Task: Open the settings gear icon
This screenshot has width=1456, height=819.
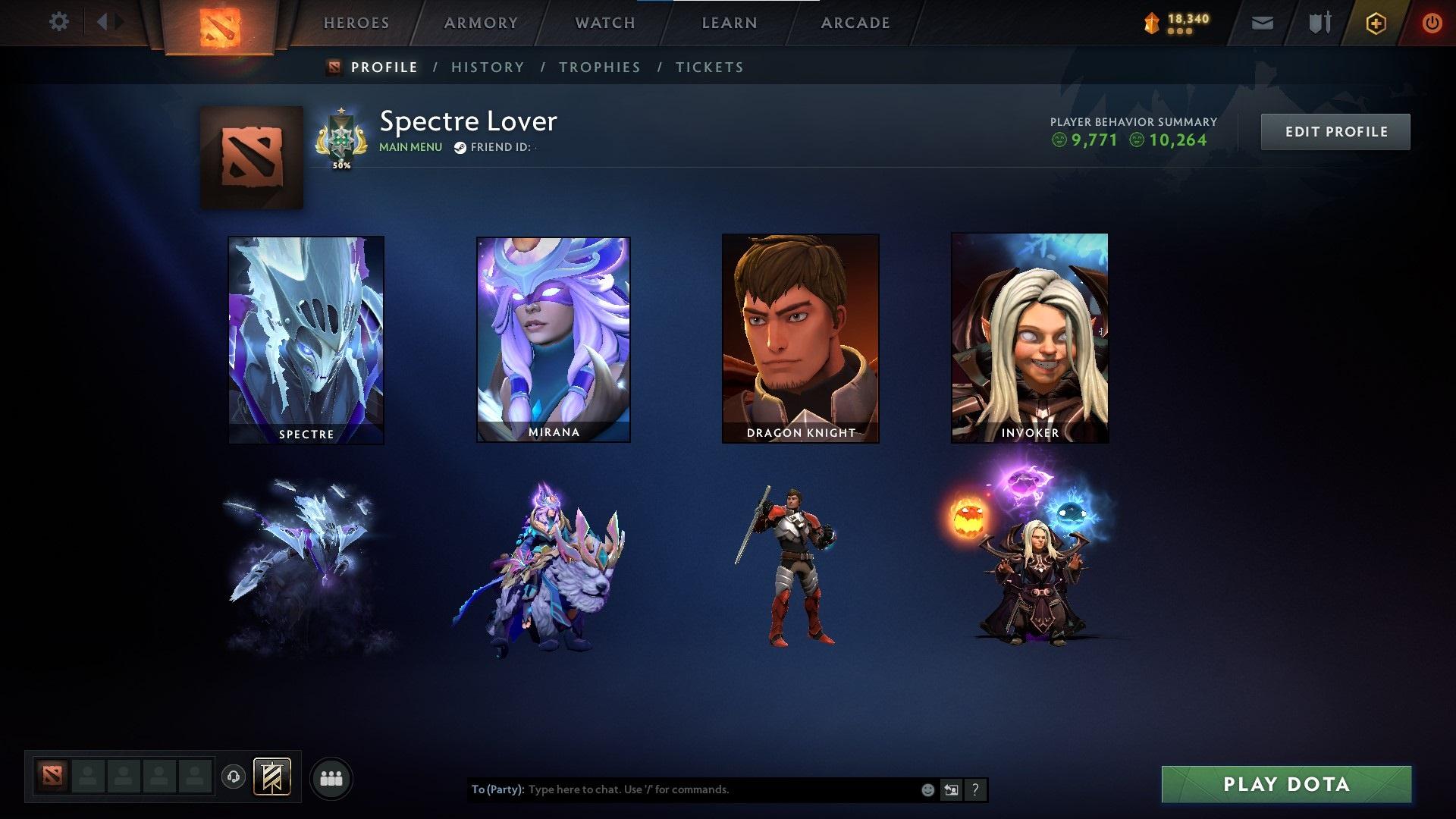Action: pyautogui.click(x=58, y=22)
